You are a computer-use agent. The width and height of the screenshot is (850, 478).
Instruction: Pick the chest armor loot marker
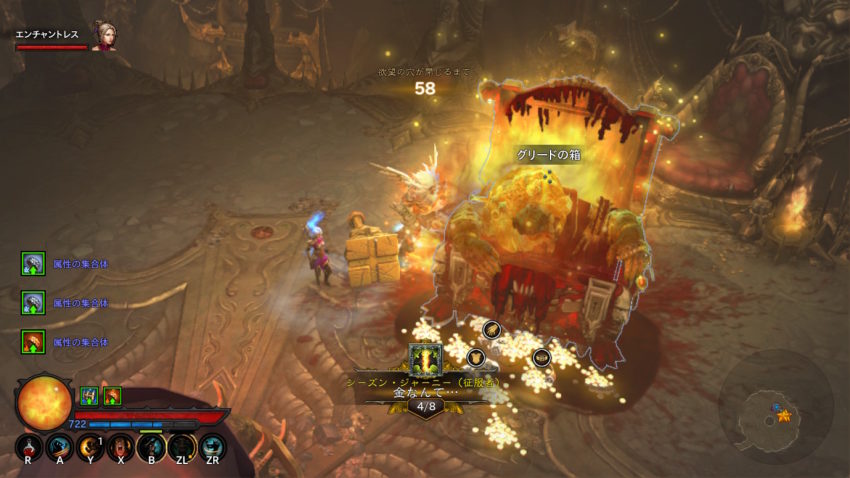pyautogui.click(x=476, y=356)
